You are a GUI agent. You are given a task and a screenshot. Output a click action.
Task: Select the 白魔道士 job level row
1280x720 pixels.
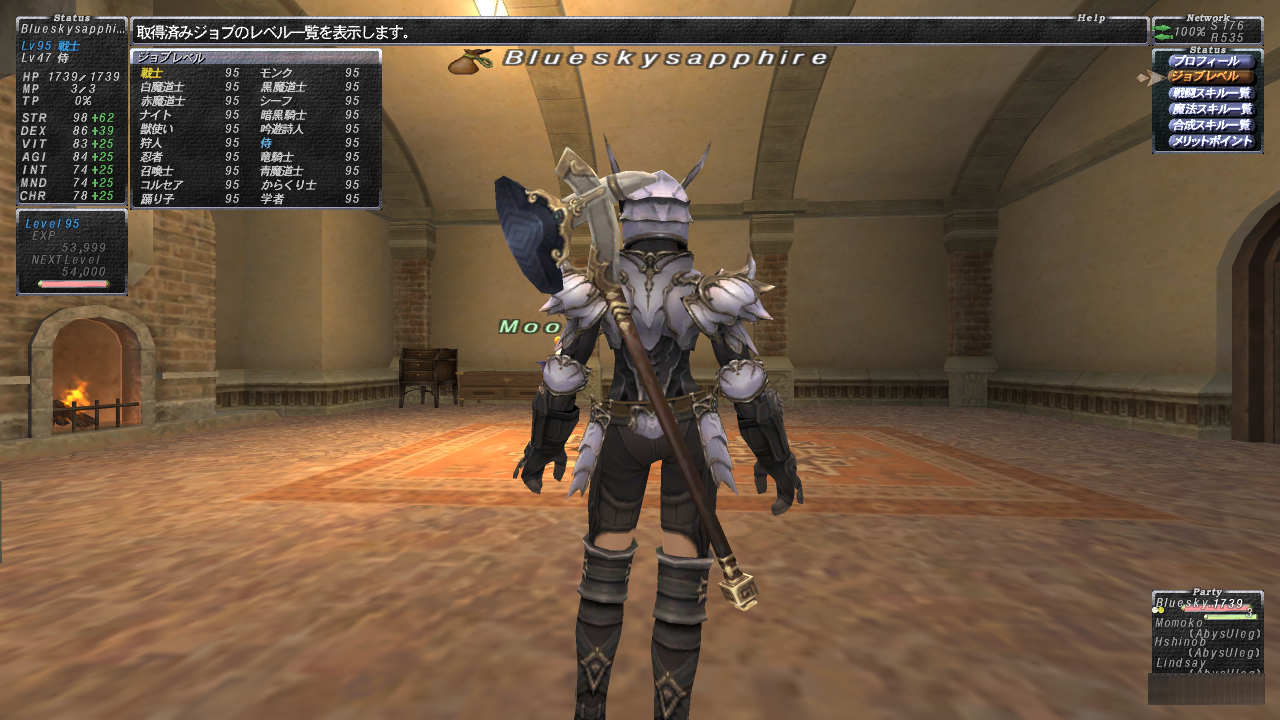click(190, 87)
